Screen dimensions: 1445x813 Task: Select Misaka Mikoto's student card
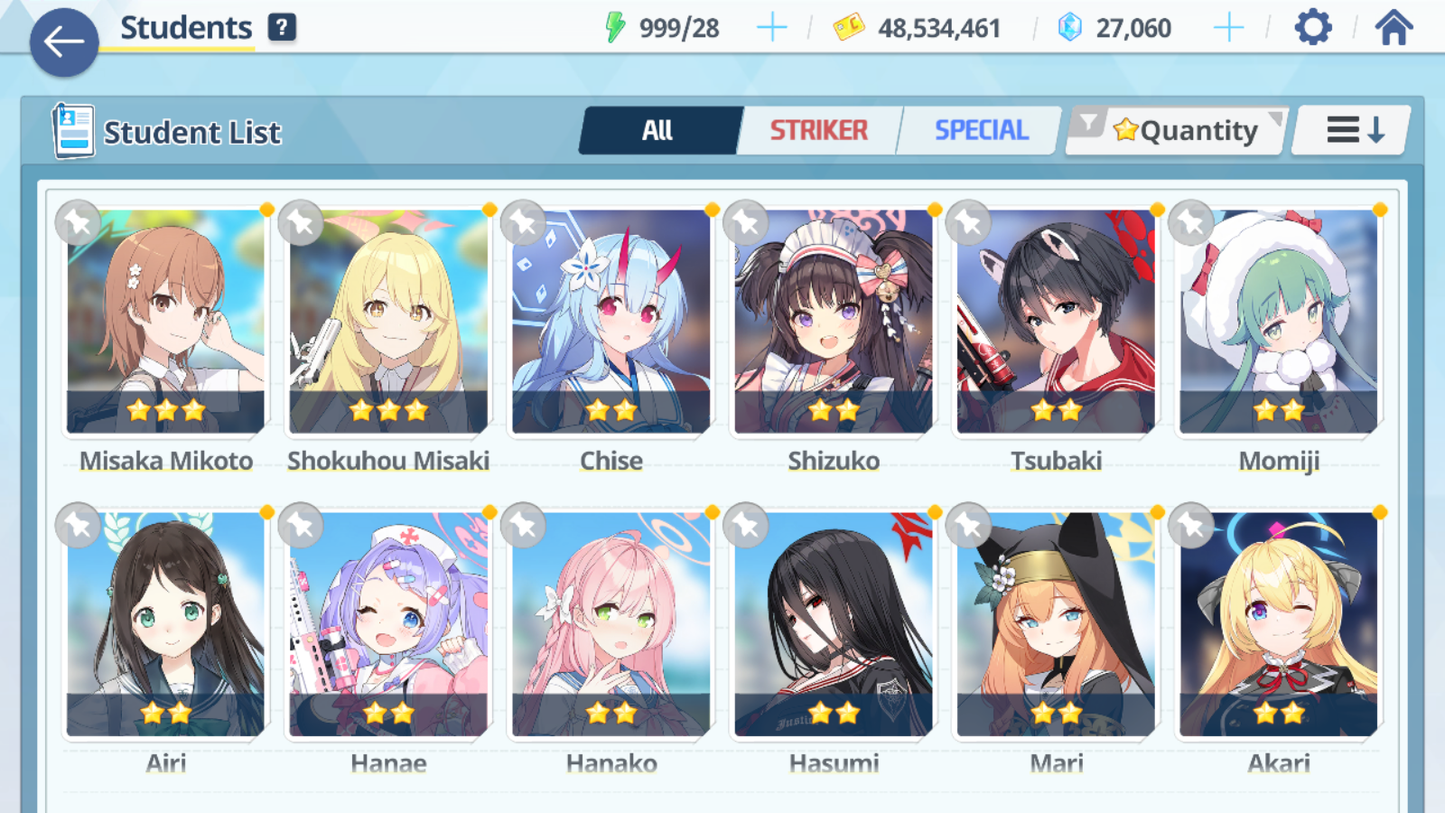(x=166, y=322)
